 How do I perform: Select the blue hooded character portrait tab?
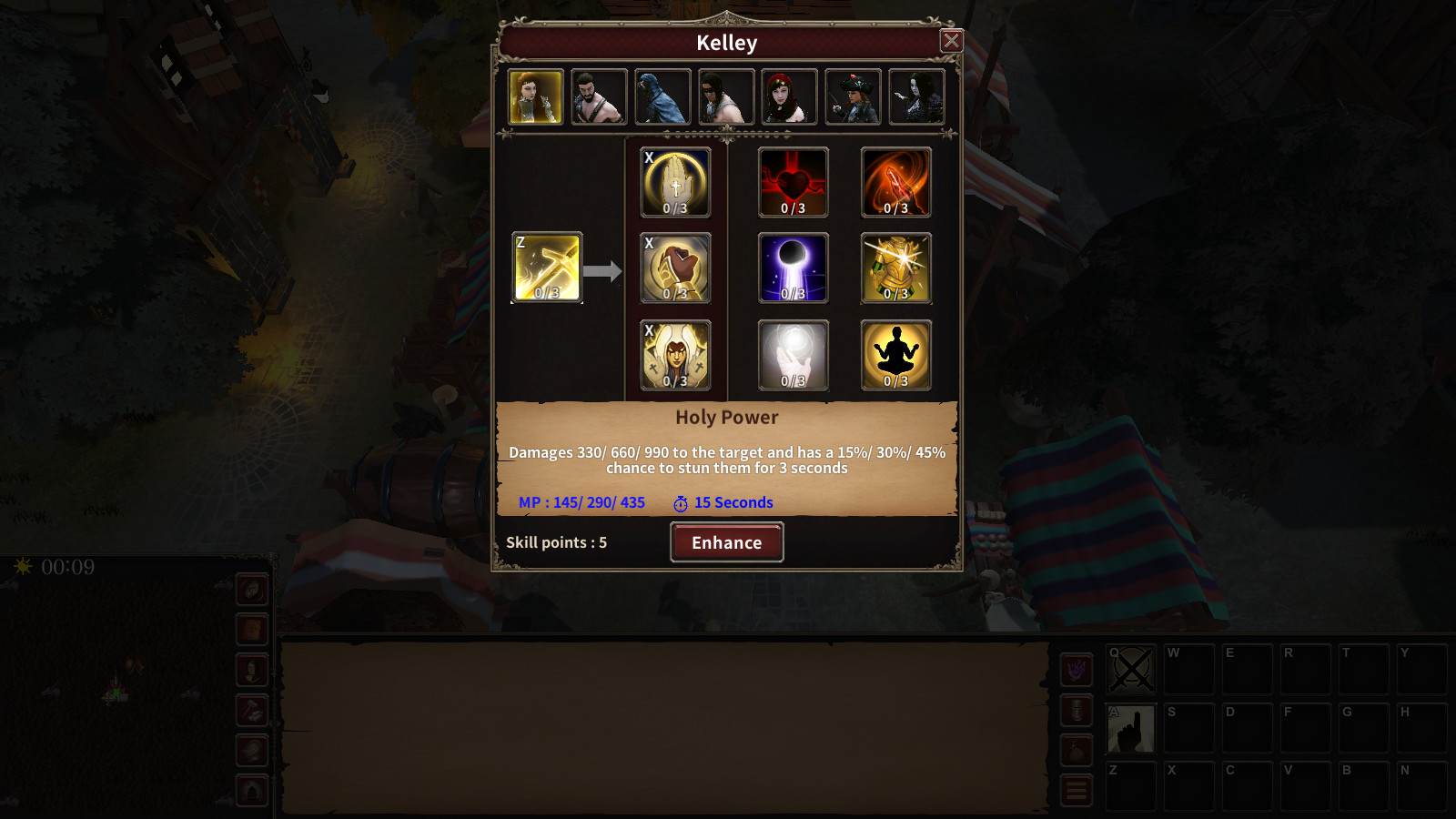662,96
